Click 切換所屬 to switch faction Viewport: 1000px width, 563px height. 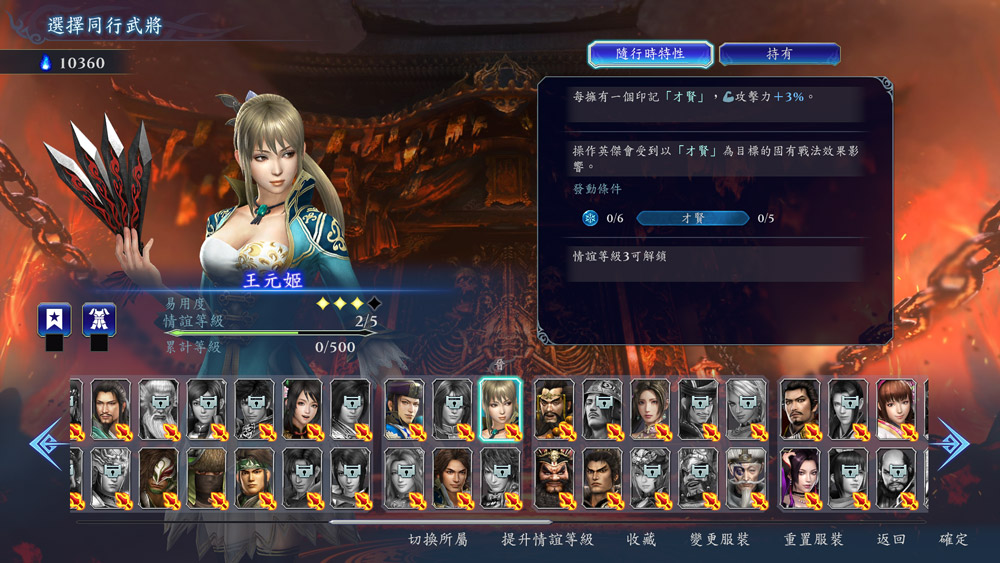438,540
